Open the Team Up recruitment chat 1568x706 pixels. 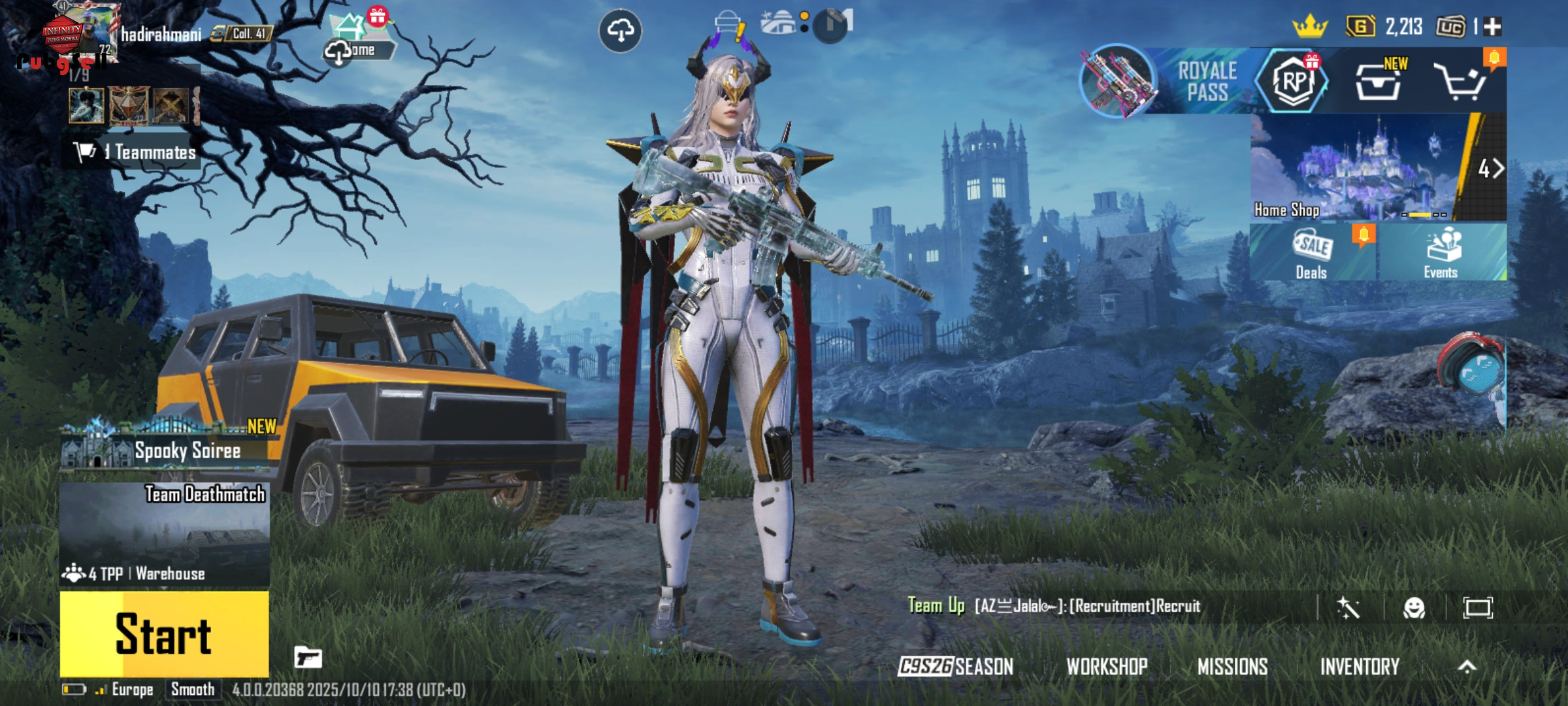1054,606
